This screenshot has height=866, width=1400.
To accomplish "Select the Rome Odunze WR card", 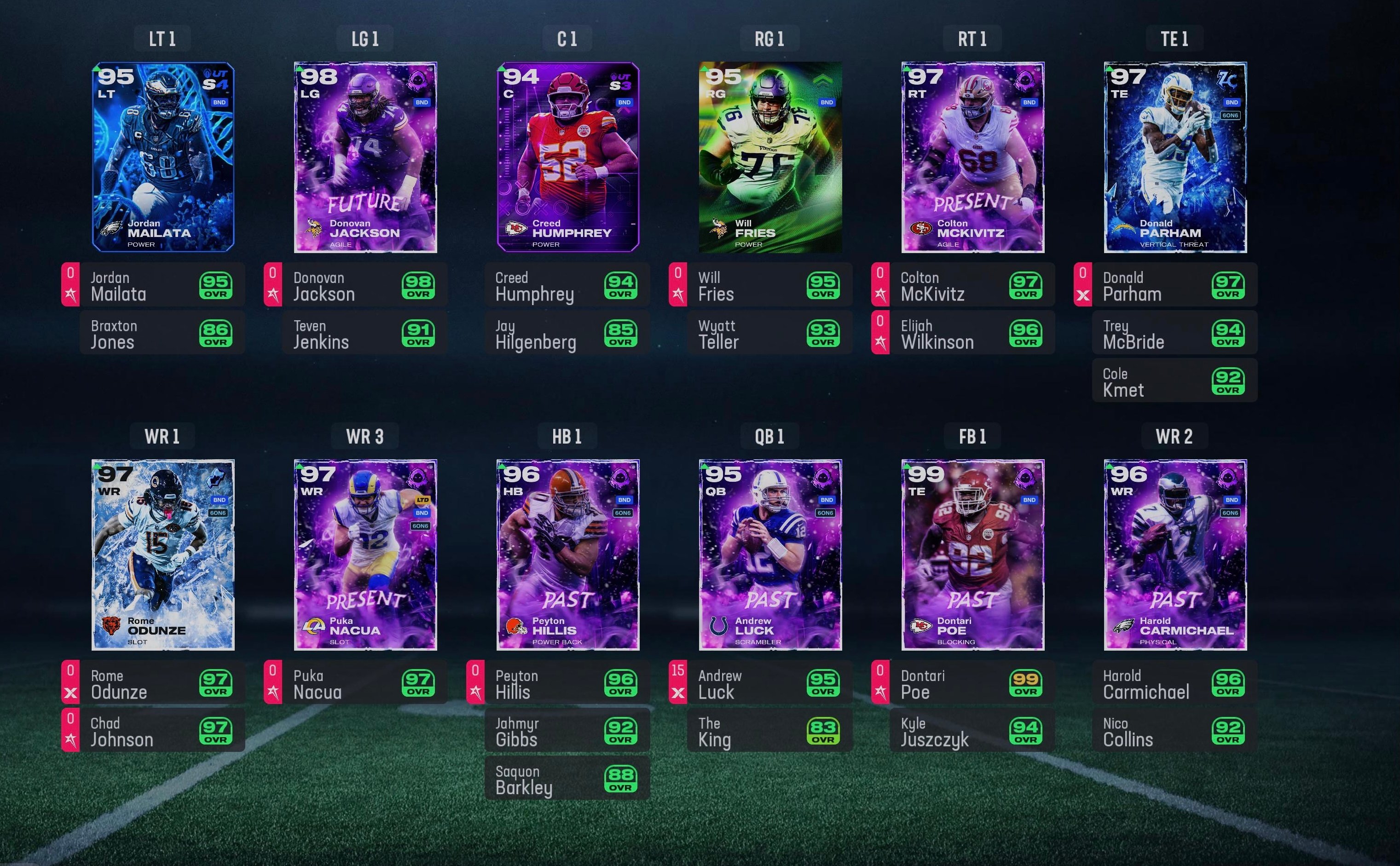I will tap(163, 554).
